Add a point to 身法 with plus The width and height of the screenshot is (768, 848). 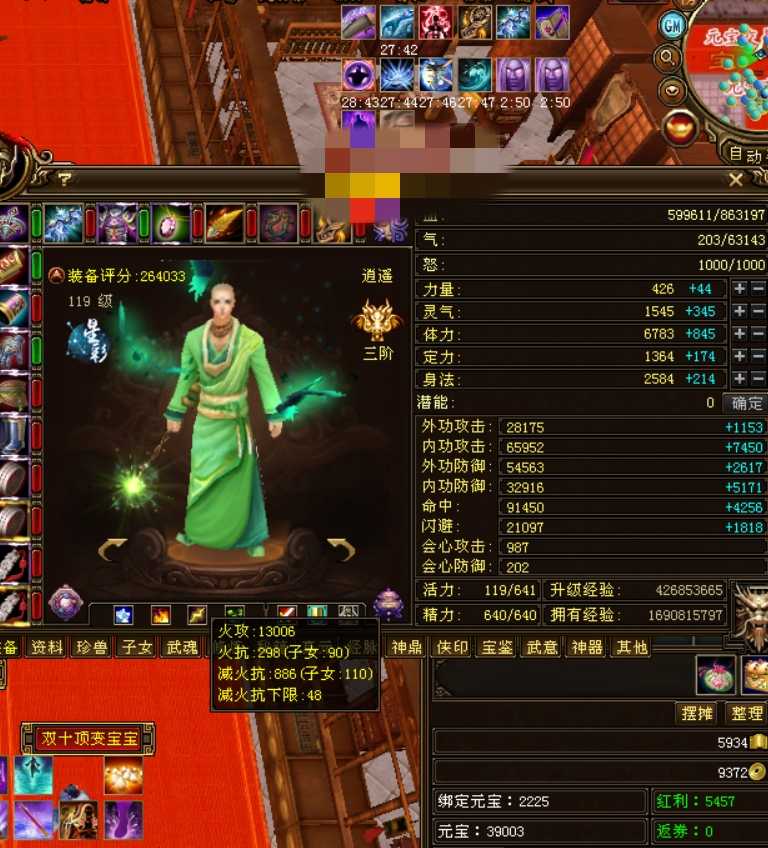[739, 379]
